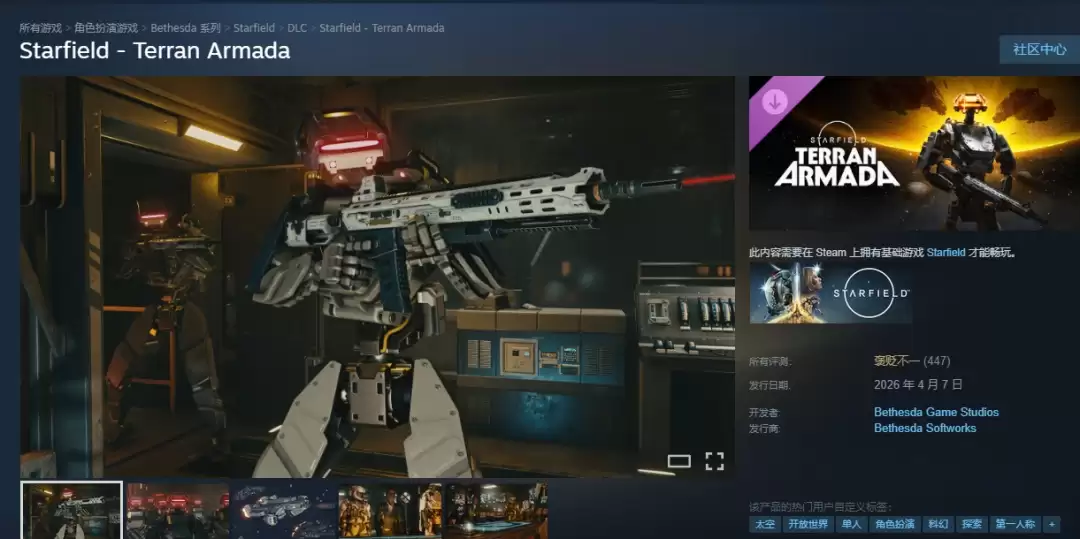This screenshot has width=1080, height=539.
Task: Open the 褒贬不一 review summary
Action: click(x=896, y=361)
